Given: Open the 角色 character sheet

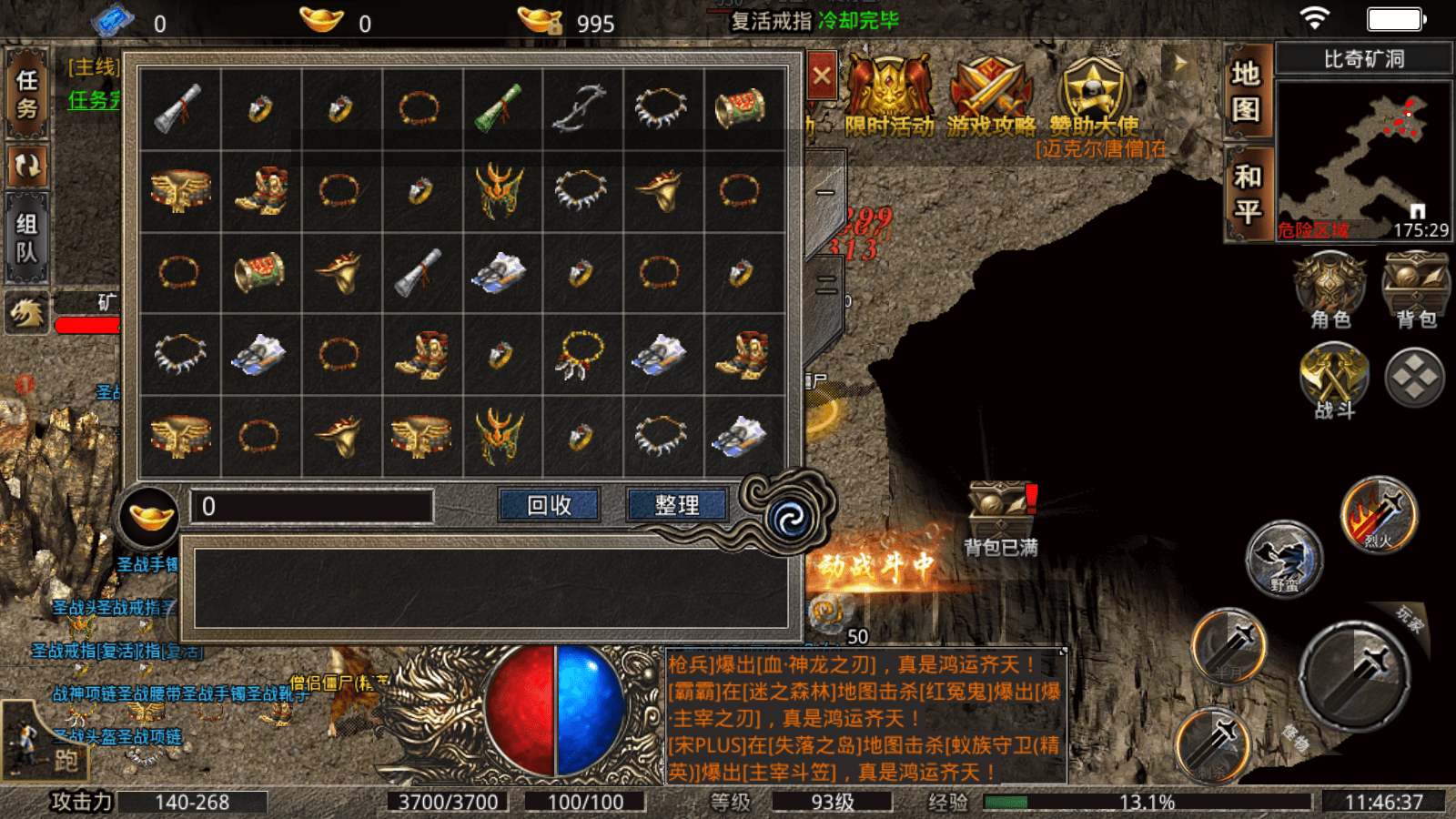Looking at the screenshot, I should 1330,290.
